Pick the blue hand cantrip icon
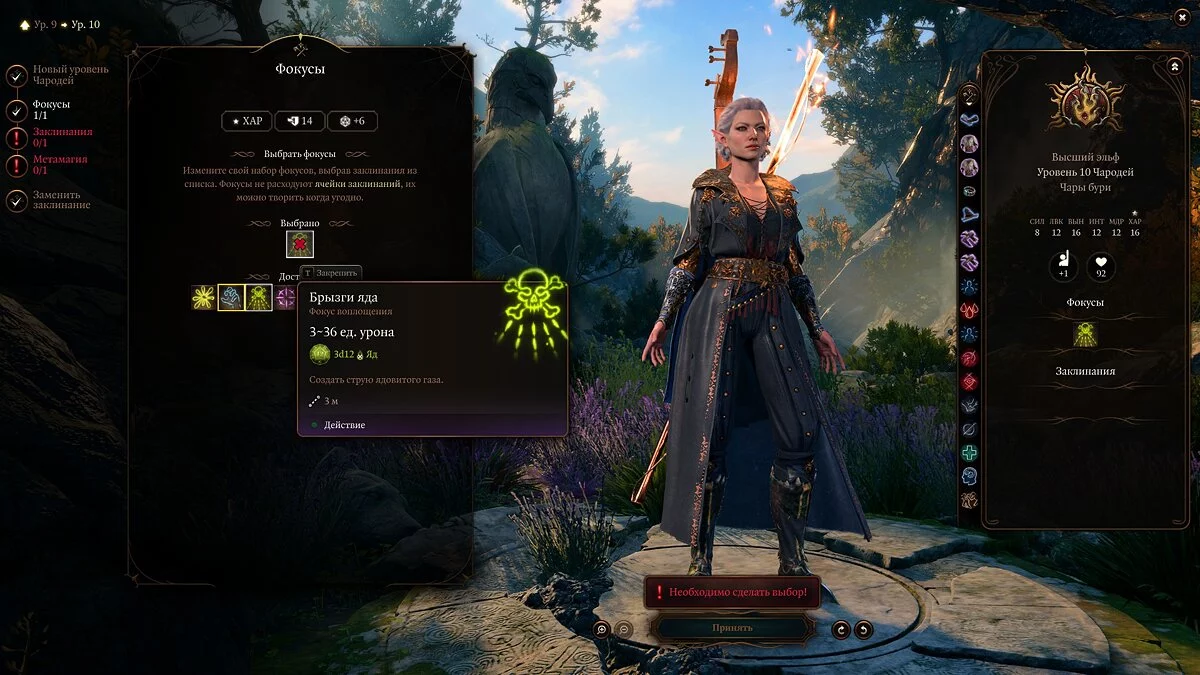The height and width of the screenshot is (675, 1200). click(x=232, y=298)
